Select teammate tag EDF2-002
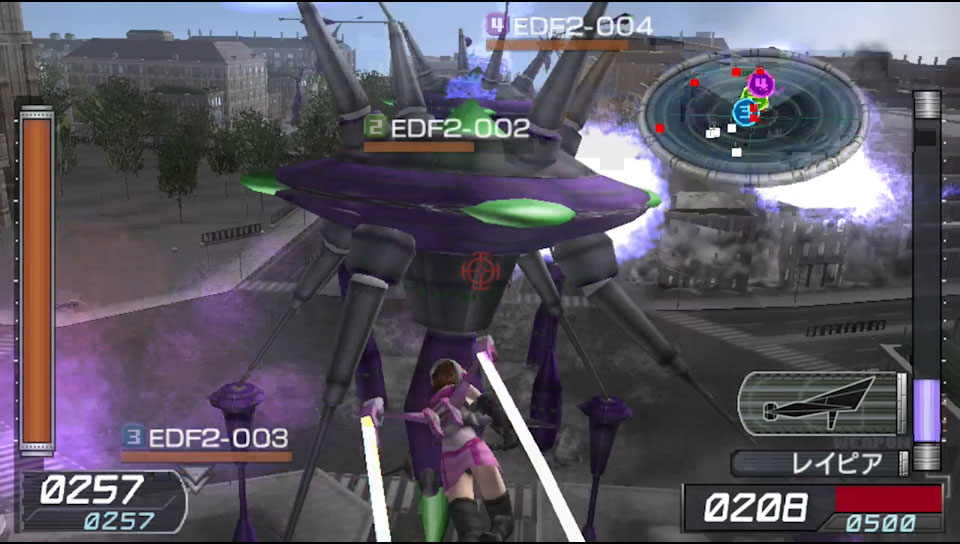The height and width of the screenshot is (544, 960). (x=447, y=129)
